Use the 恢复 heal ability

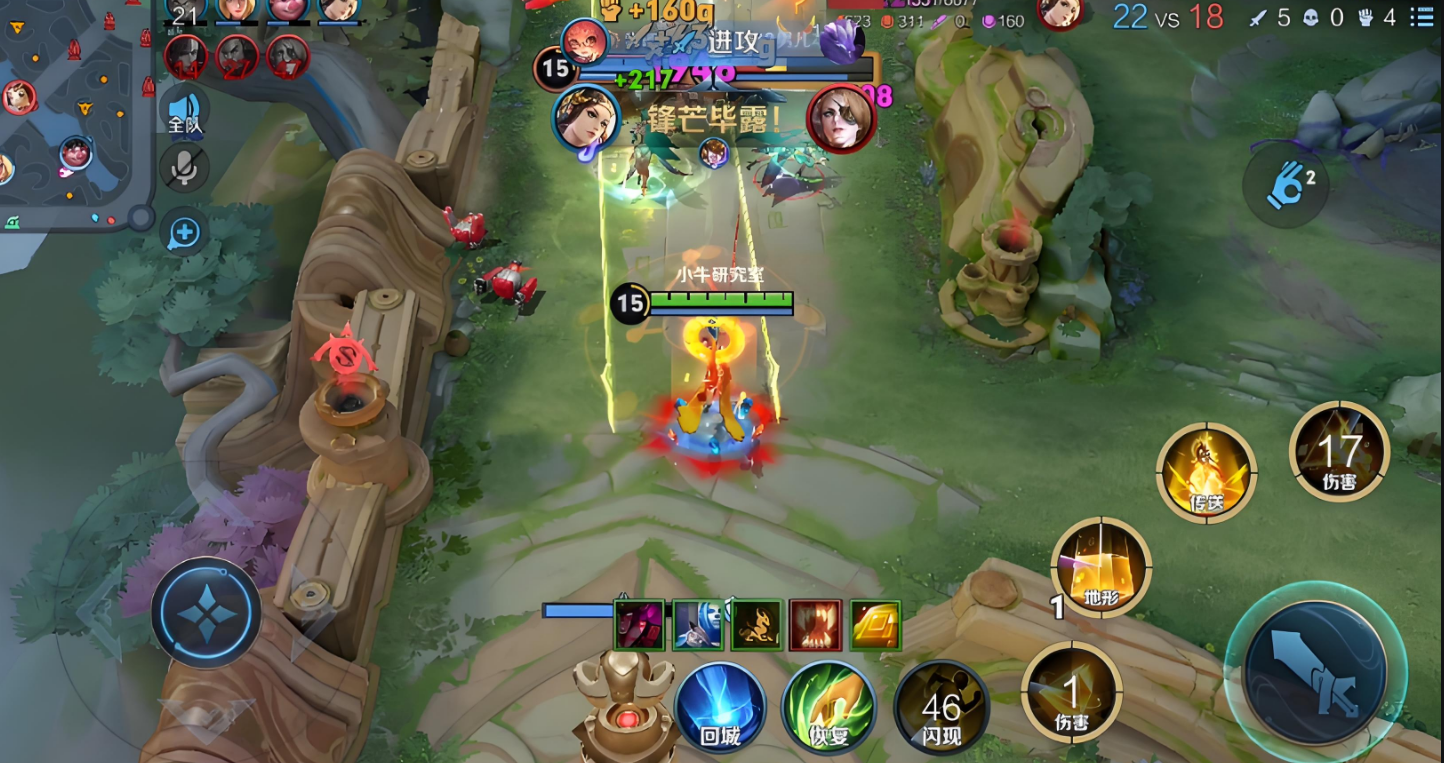coord(828,706)
